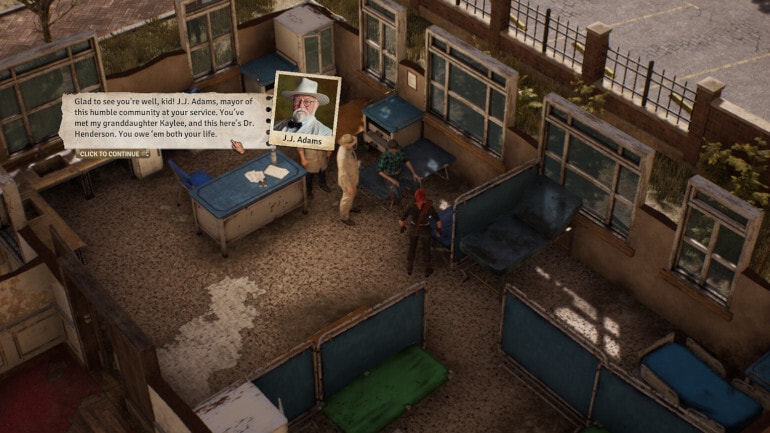770x433 pixels.
Task: Click J.J. Adams' dialogue speech box
Action: click(165, 120)
